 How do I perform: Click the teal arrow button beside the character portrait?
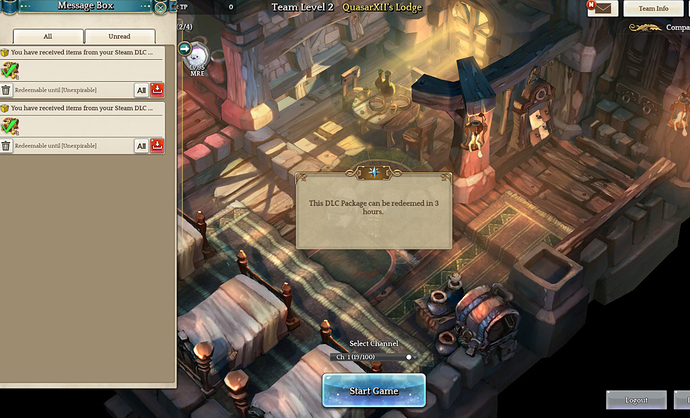(185, 48)
